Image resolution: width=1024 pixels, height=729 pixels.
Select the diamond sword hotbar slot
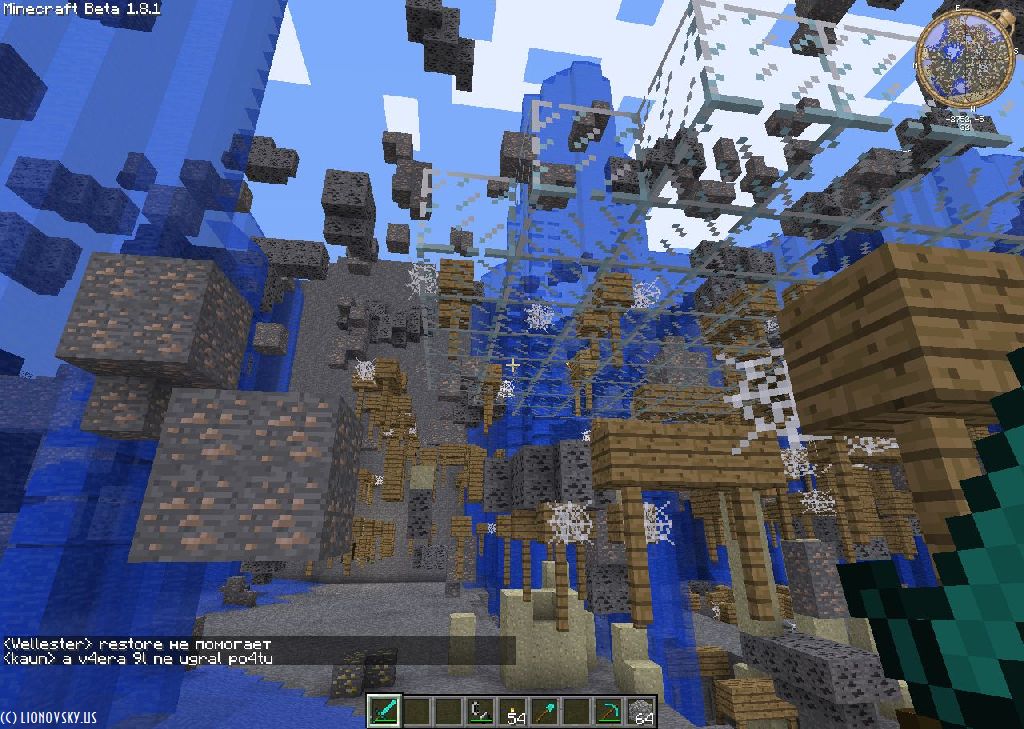pos(384,711)
